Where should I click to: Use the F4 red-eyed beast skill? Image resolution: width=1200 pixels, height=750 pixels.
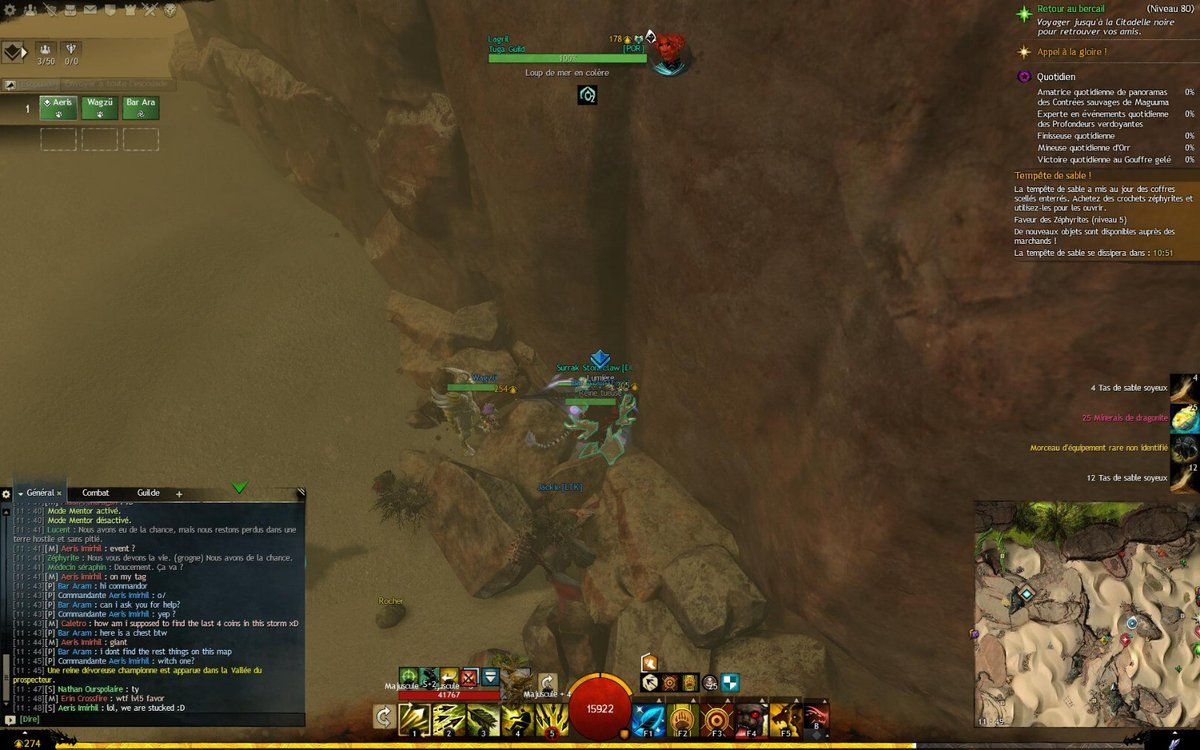pos(751,718)
